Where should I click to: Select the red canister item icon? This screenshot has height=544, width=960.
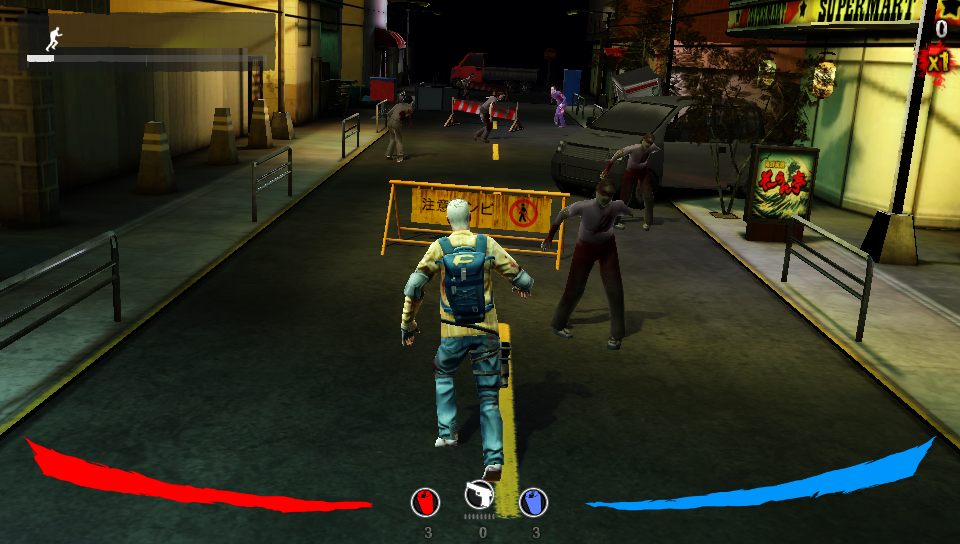coord(426,501)
